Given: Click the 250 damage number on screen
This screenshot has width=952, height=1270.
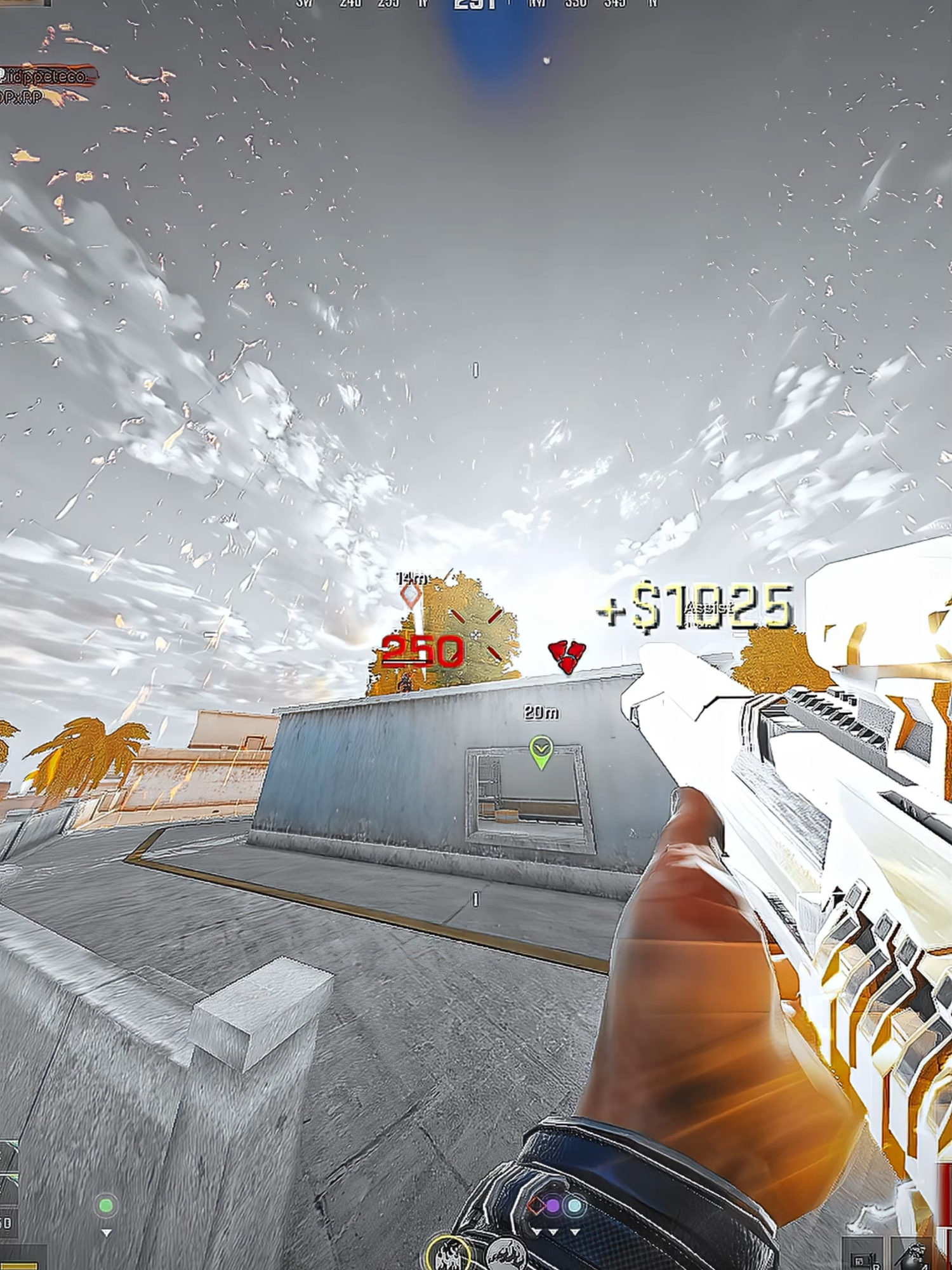Looking at the screenshot, I should click(x=423, y=650).
